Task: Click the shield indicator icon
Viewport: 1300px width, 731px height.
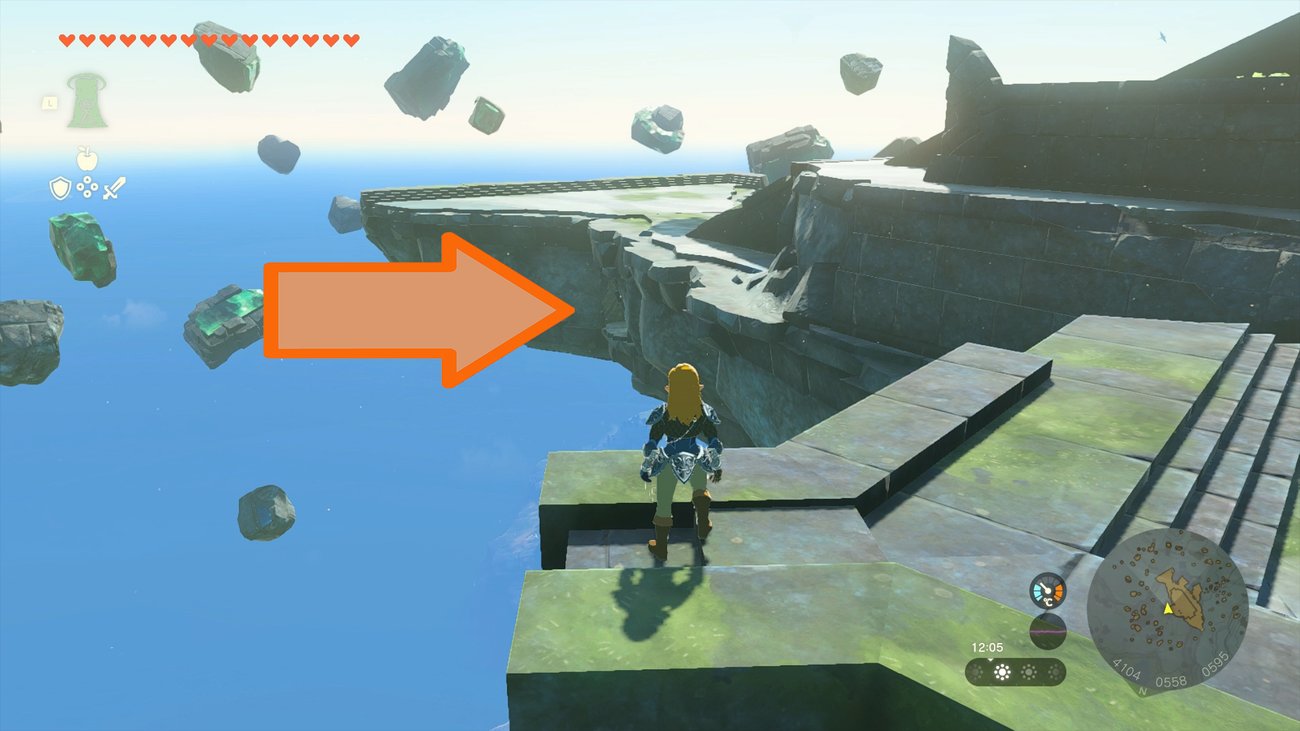Action: [x=61, y=187]
